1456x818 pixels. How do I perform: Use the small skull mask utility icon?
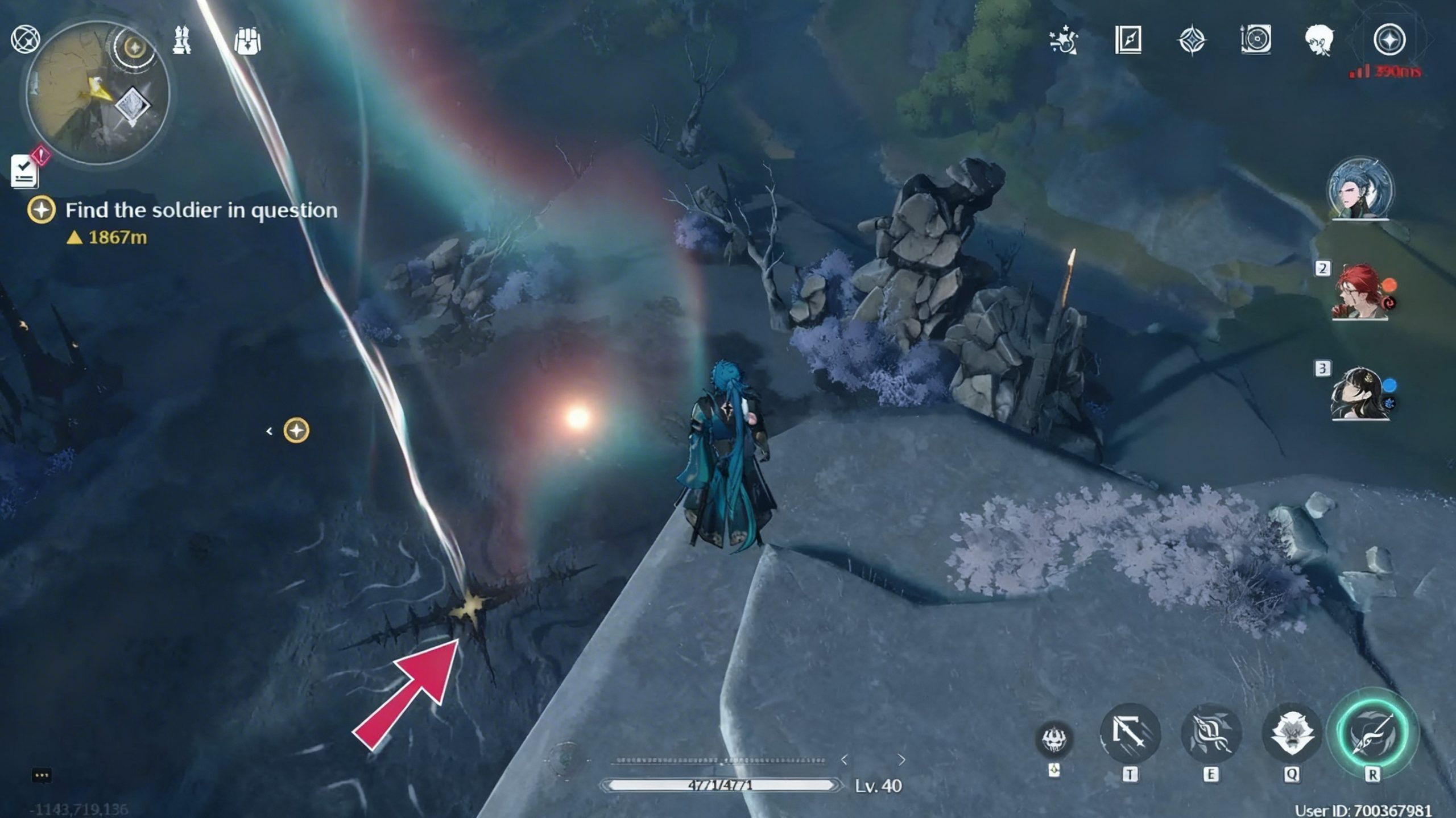(1055, 739)
